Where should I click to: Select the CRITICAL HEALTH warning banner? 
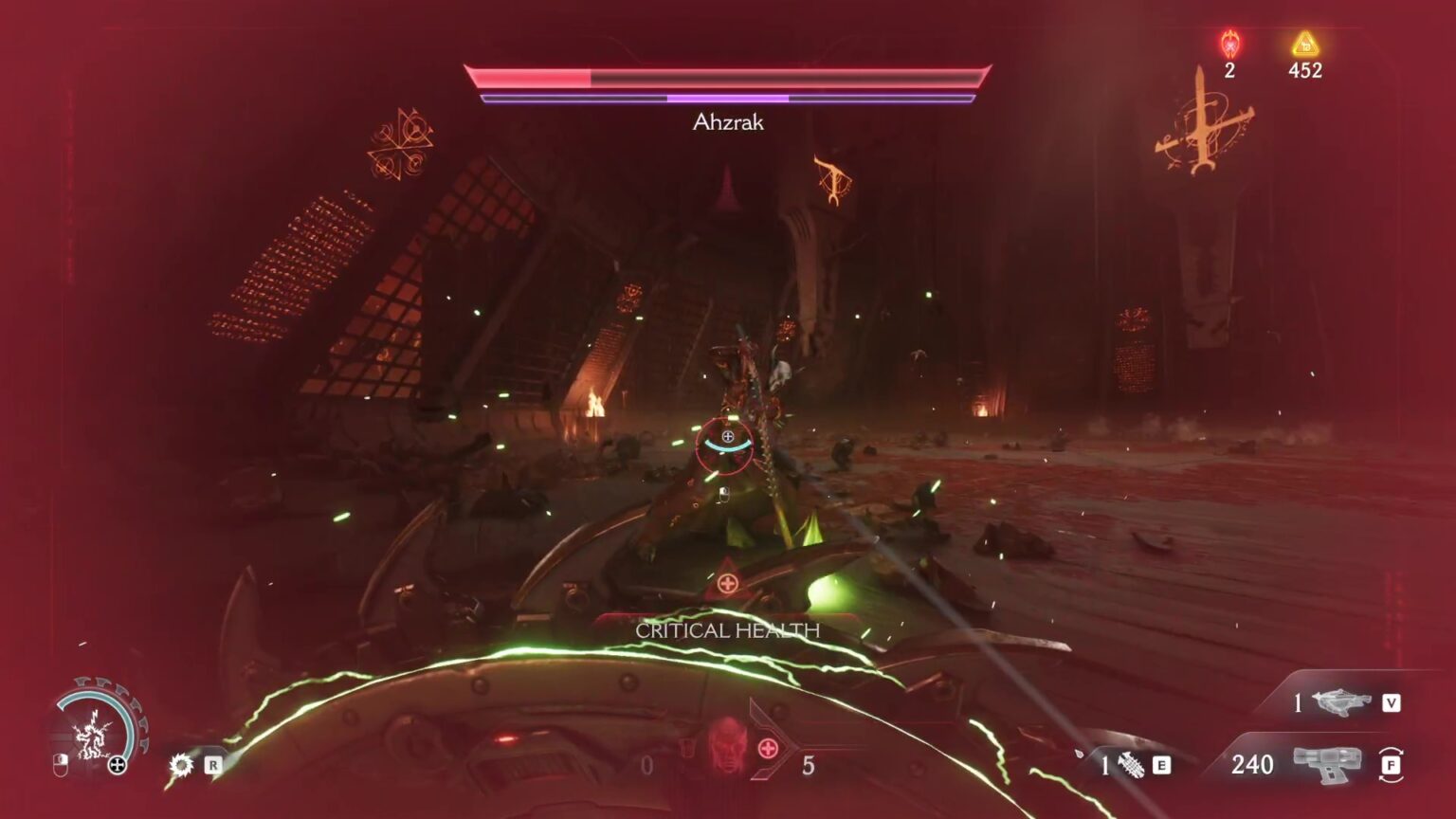730,628
